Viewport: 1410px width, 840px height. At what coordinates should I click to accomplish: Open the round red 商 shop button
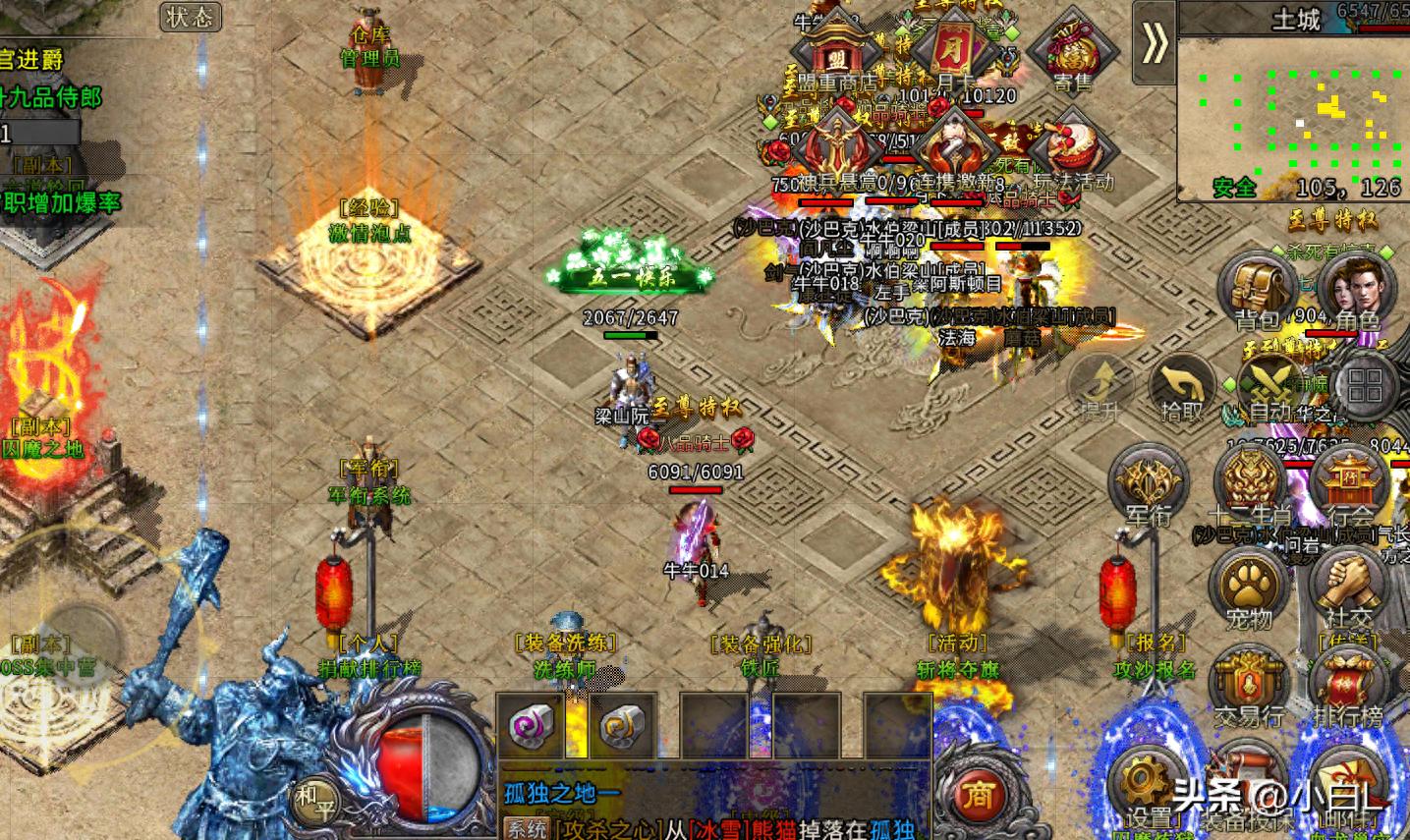[x=978, y=794]
